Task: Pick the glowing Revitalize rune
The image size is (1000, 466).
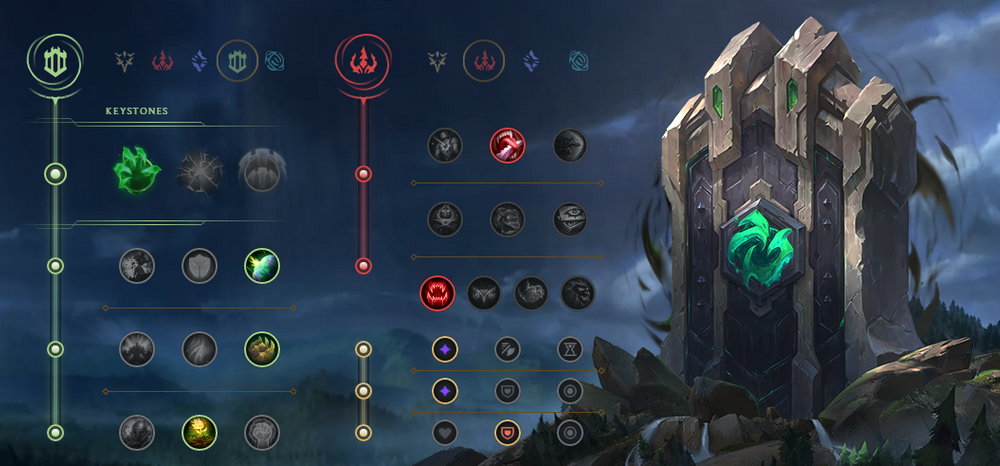Action: coord(199,432)
